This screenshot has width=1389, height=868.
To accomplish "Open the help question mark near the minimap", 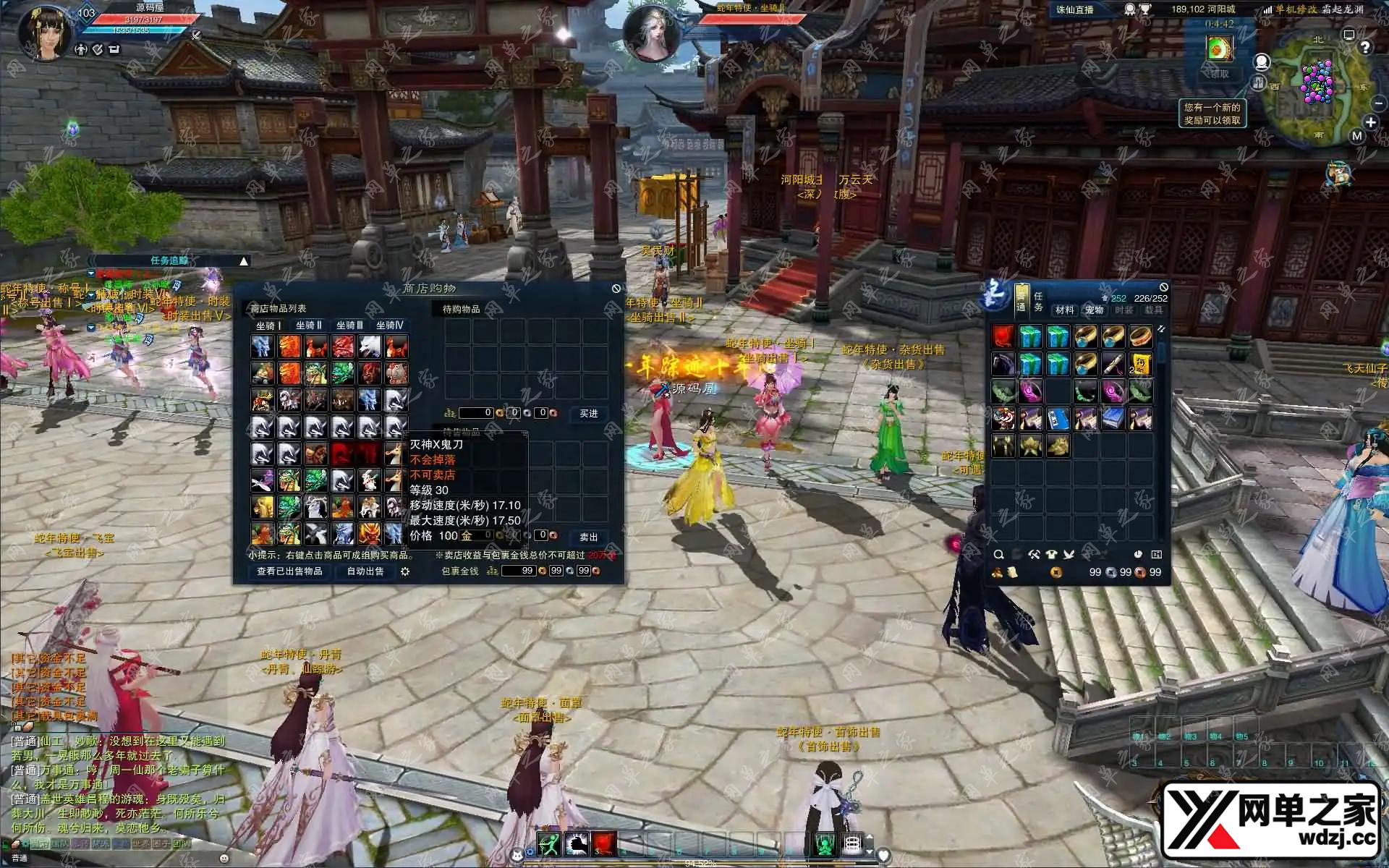I will click(1365, 48).
